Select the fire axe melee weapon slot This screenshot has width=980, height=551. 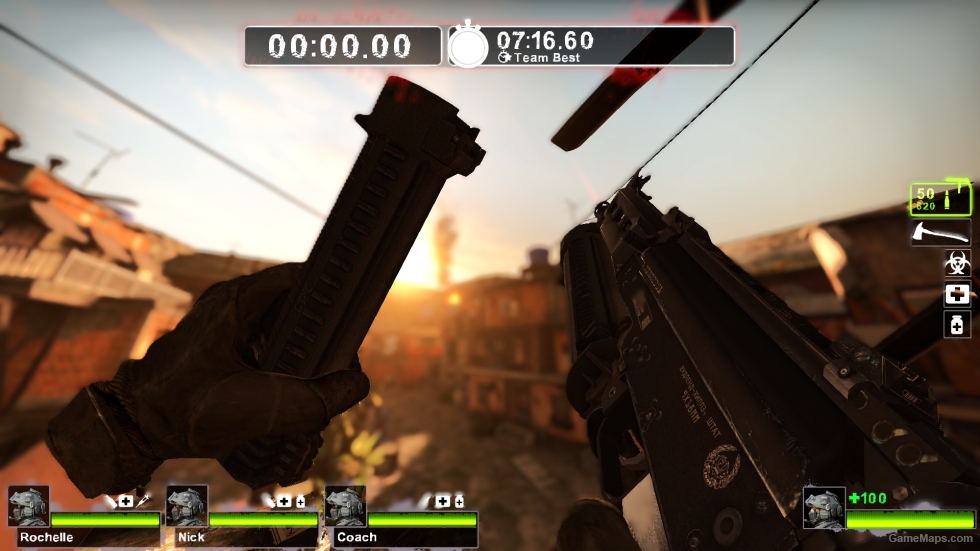coord(940,233)
